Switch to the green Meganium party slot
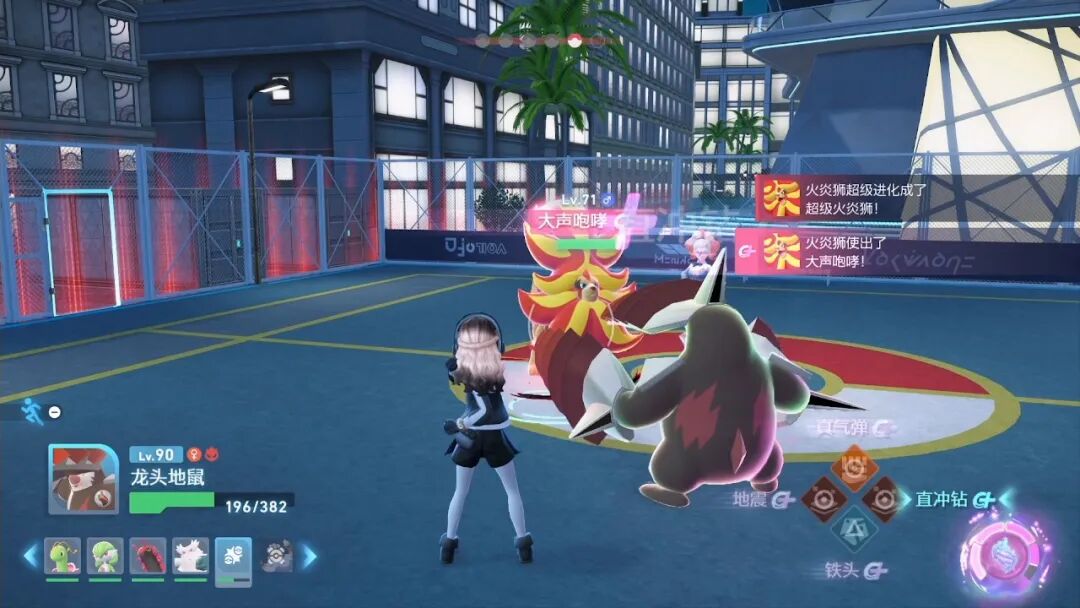This screenshot has width=1080, height=608. [x=63, y=555]
